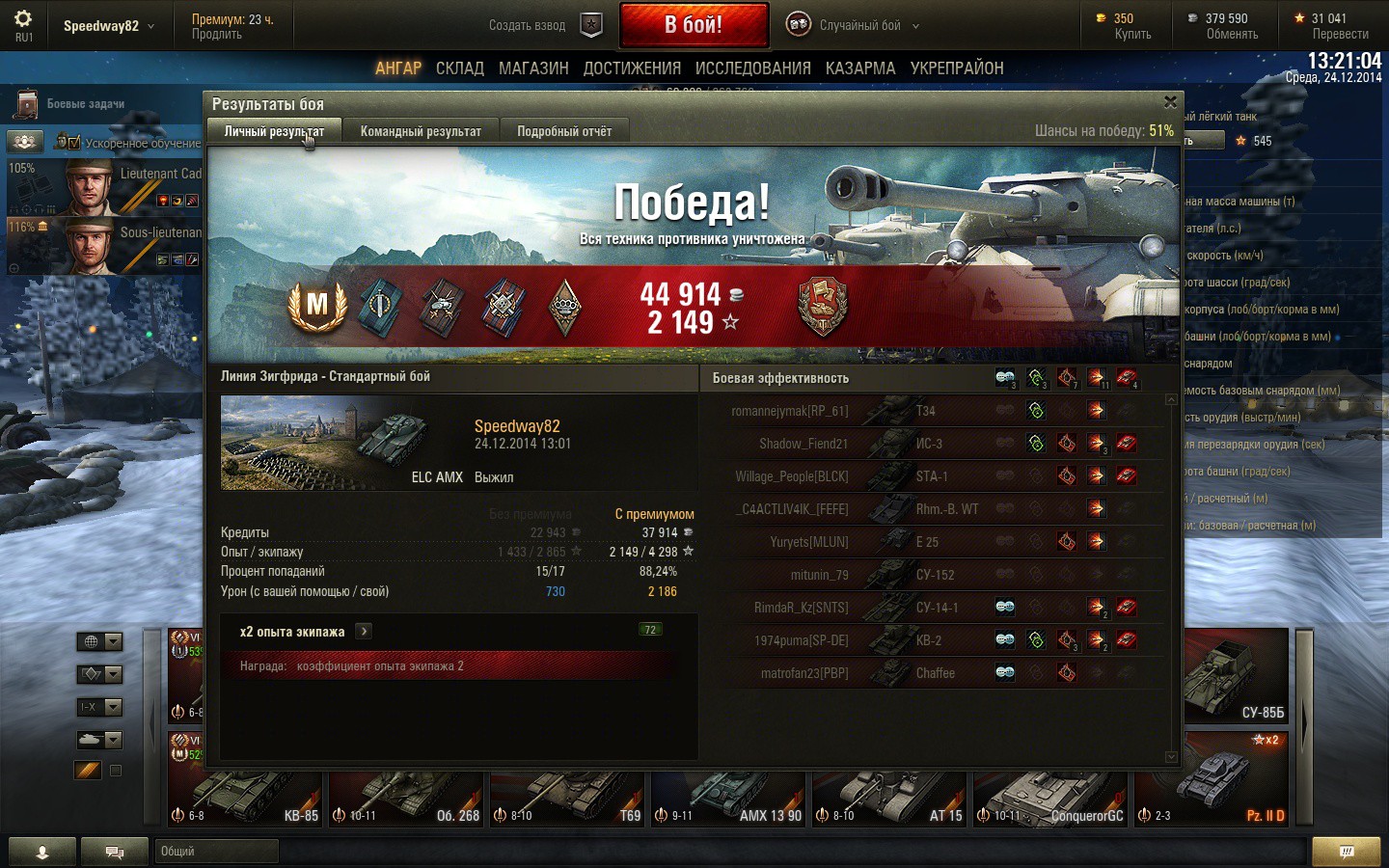Click the Общий chat channel field
This screenshot has width=1389, height=868.
pos(217,851)
